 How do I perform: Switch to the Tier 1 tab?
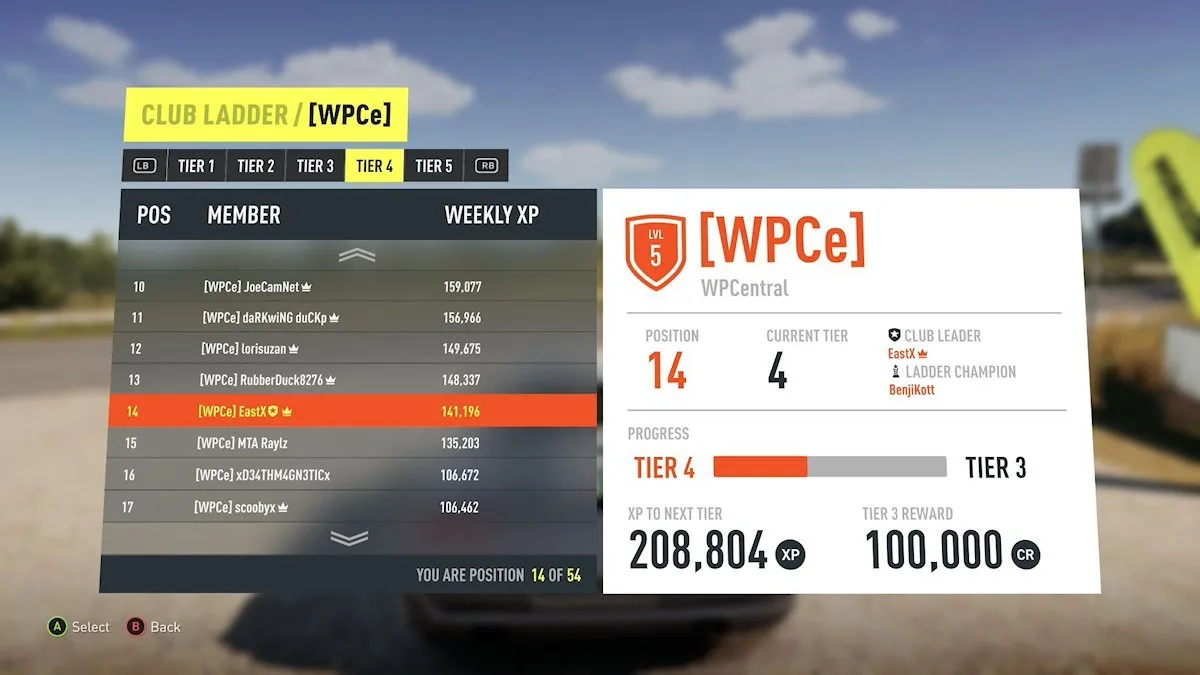(x=196, y=166)
